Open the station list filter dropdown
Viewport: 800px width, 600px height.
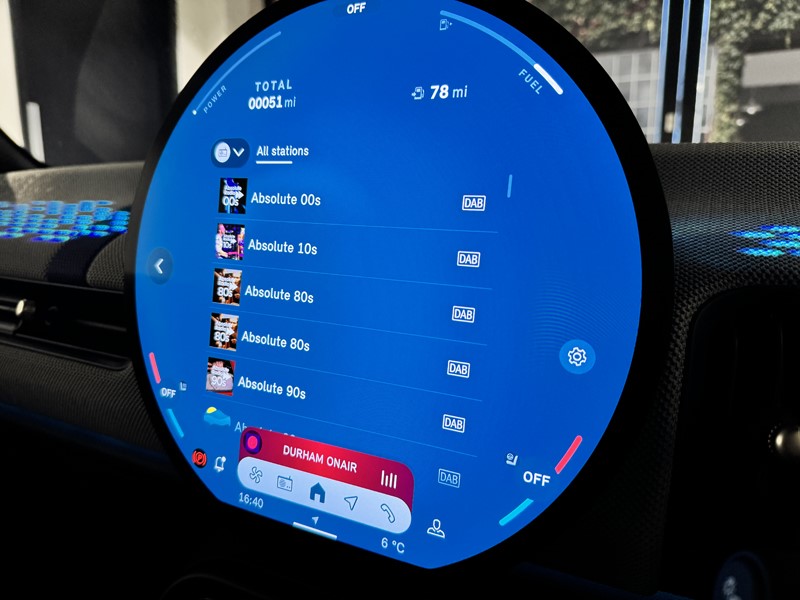coord(229,152)
